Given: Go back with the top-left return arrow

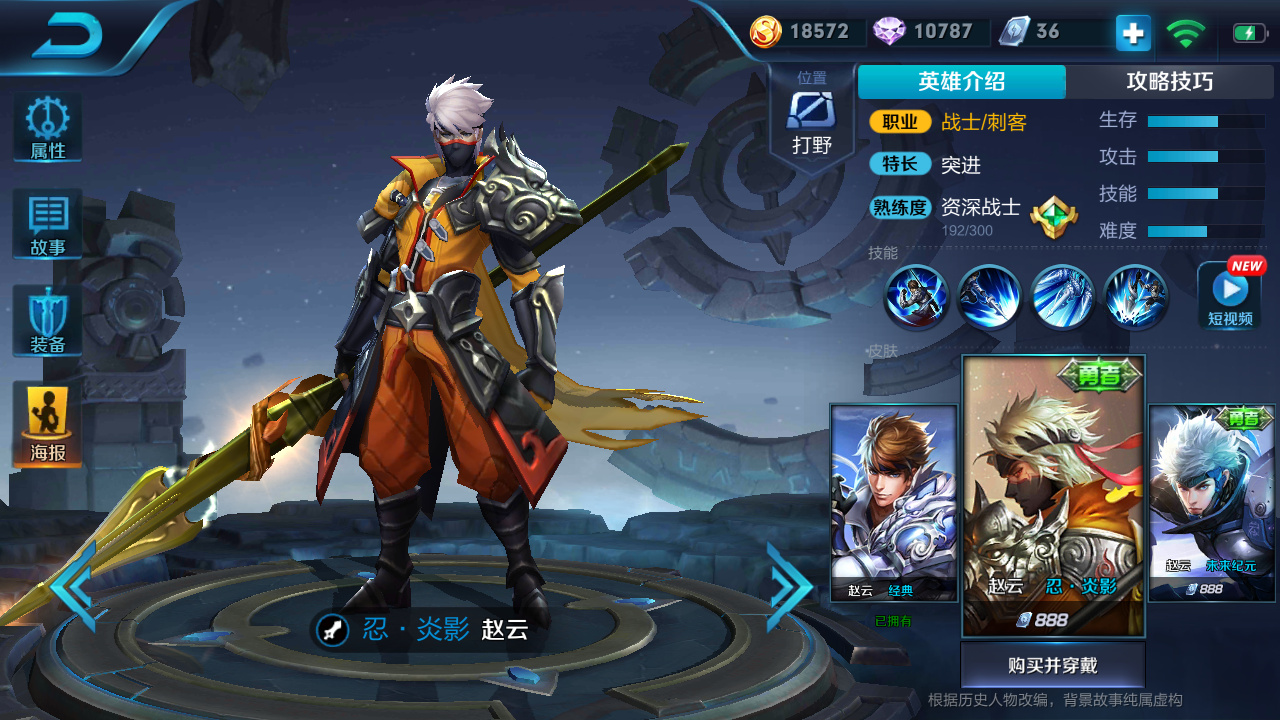Looking at the screenshot, I should [68, 36].
